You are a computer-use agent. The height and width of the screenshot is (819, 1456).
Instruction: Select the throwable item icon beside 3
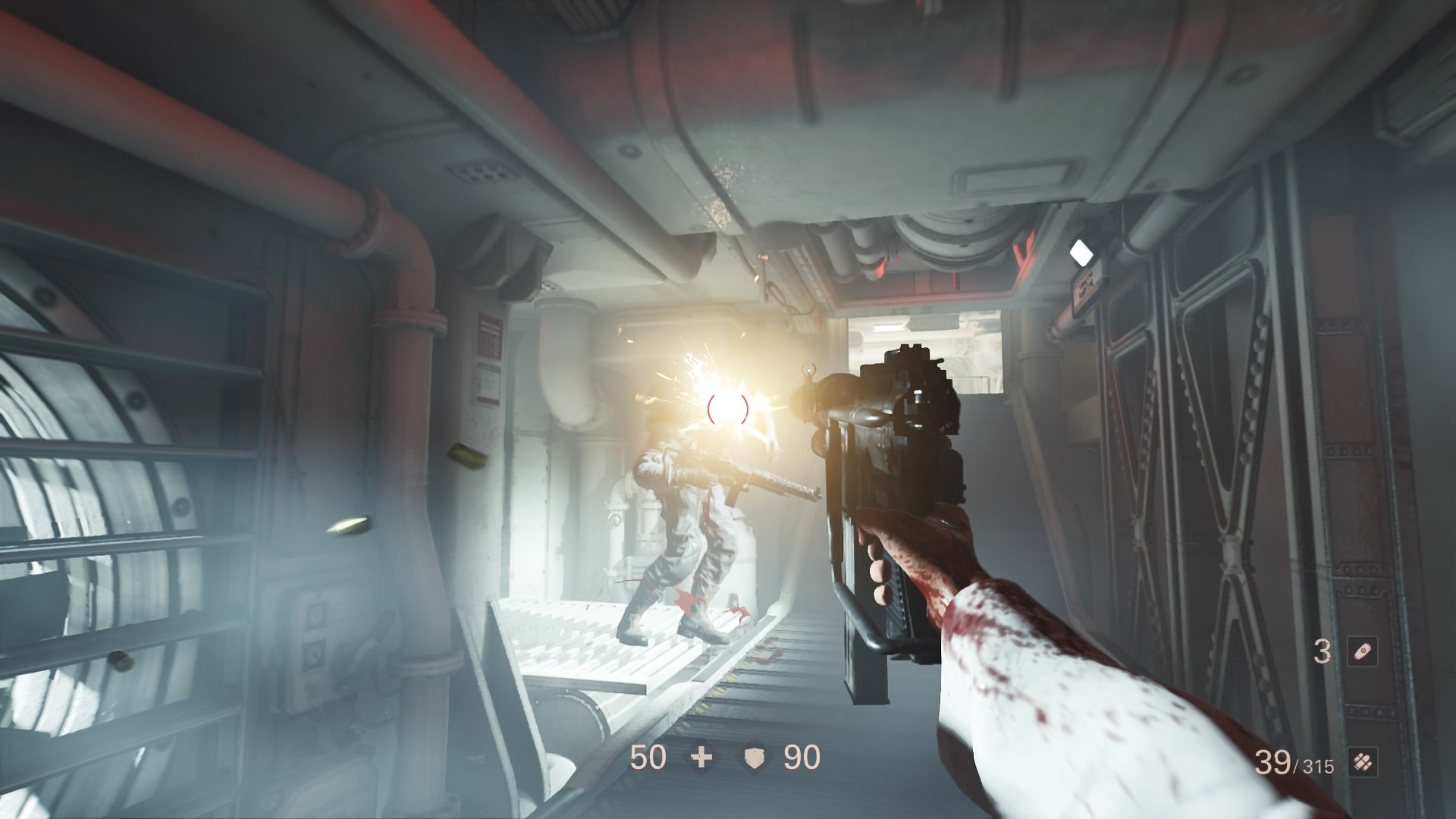[x=1362, y=652]
